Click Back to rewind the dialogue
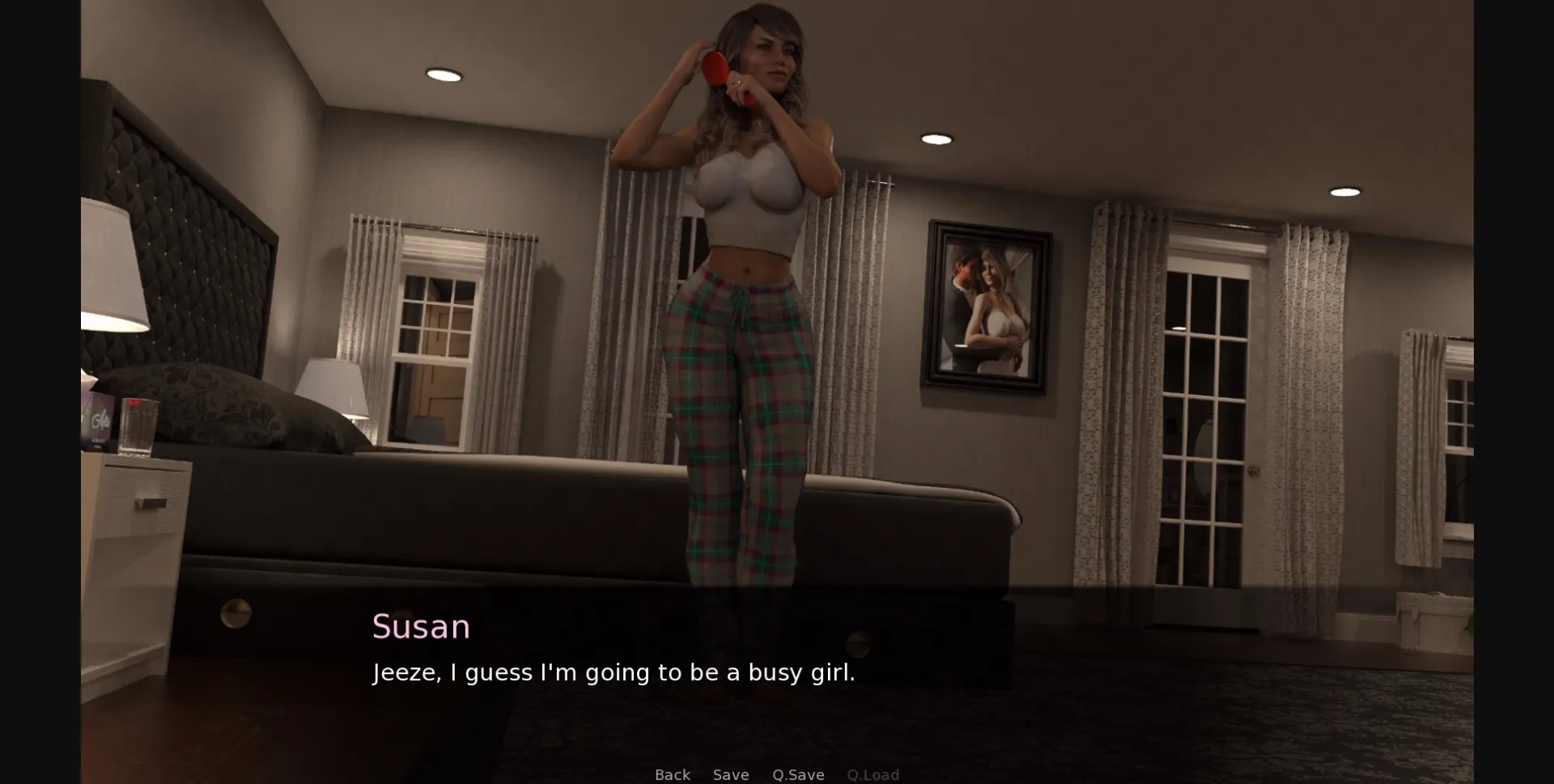This screenshot has height=784, width=1554. click(673, 774)
